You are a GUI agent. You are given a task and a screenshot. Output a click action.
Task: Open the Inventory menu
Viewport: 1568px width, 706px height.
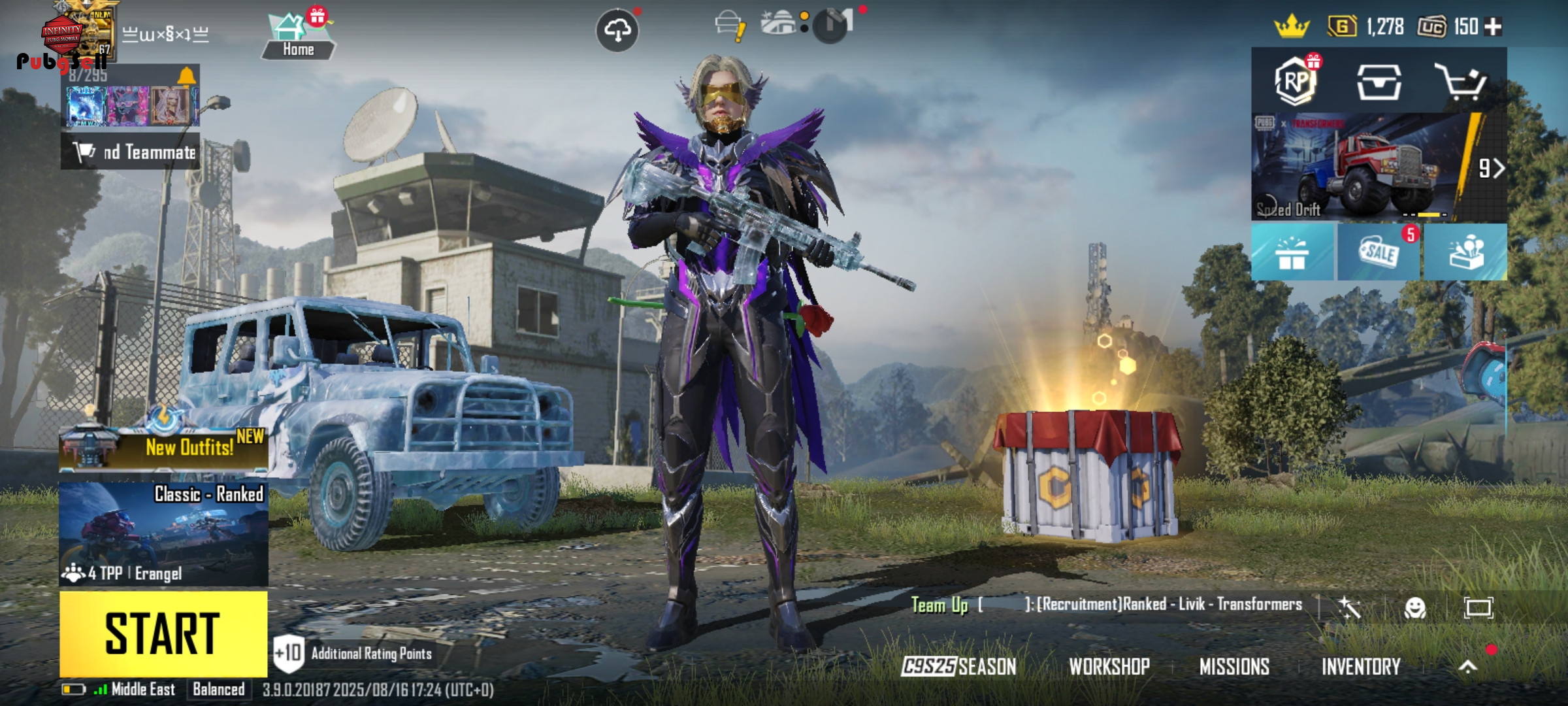pos(1361,667)
